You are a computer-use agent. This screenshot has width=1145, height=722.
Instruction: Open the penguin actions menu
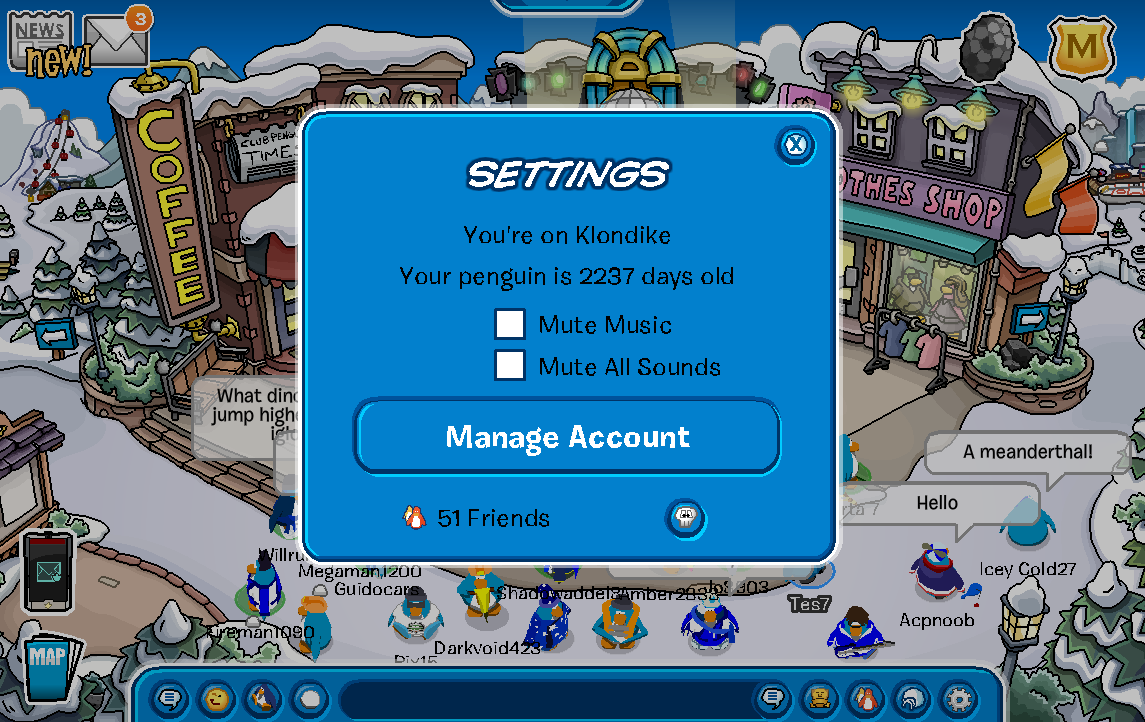(x=263, y=698)
